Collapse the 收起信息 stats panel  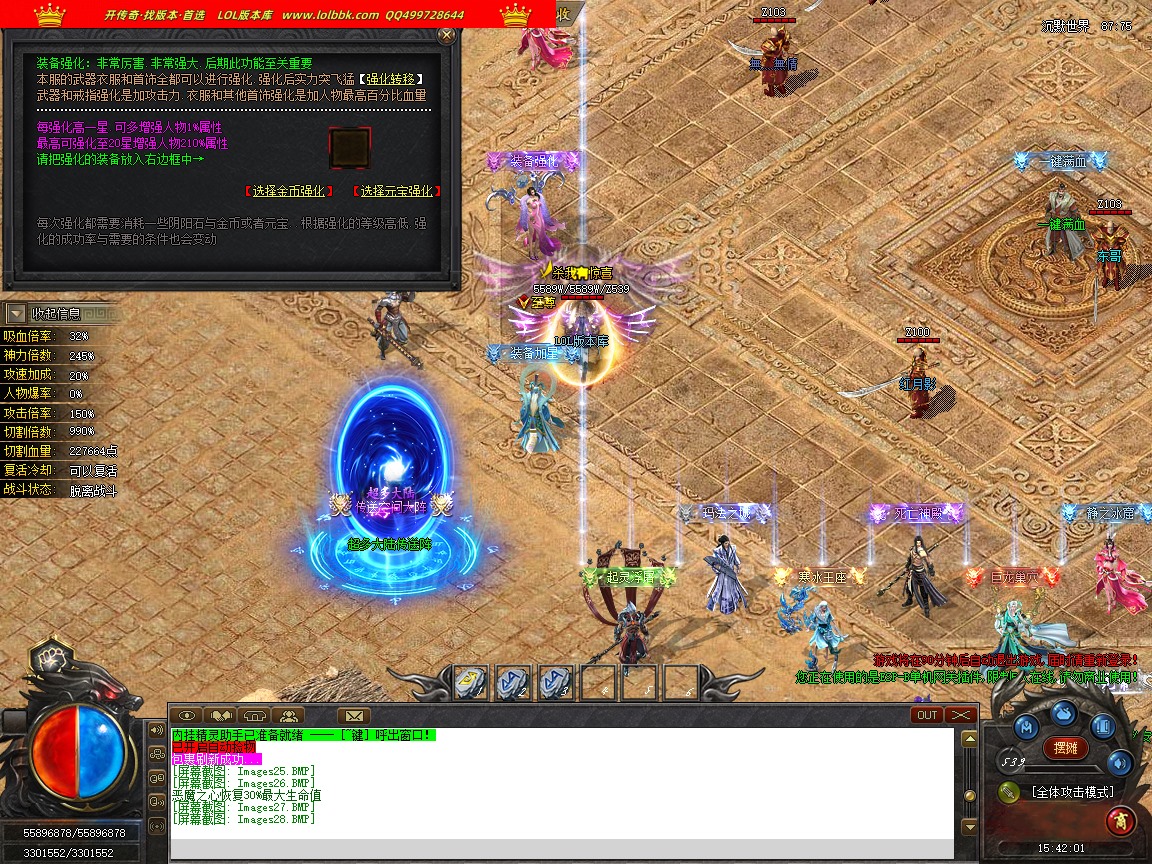[16, 314]
